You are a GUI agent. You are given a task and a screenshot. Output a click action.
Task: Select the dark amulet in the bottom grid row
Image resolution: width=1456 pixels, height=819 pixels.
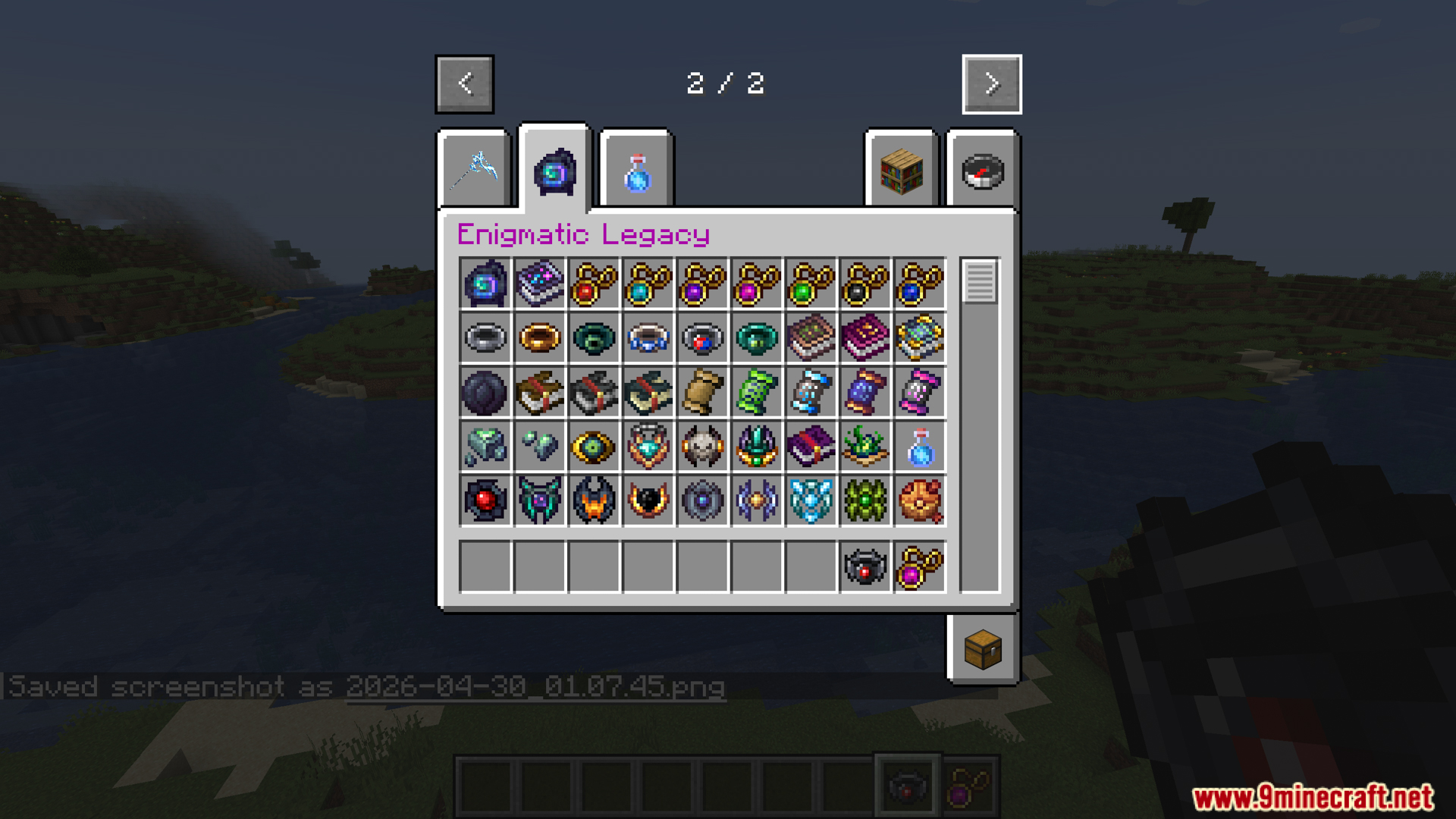click(864, 566)
